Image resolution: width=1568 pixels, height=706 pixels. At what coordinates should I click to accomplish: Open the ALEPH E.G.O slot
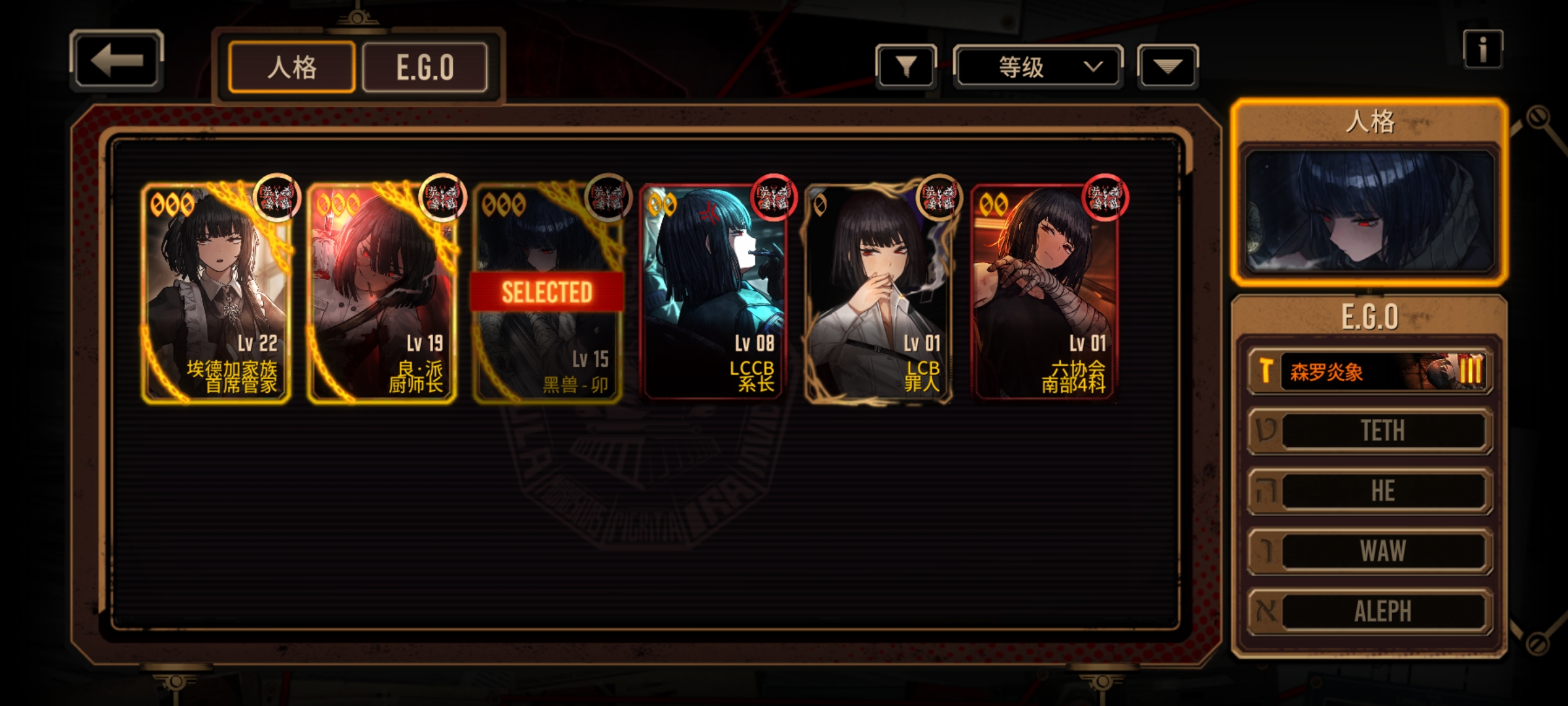click(x=1371, y=611)
